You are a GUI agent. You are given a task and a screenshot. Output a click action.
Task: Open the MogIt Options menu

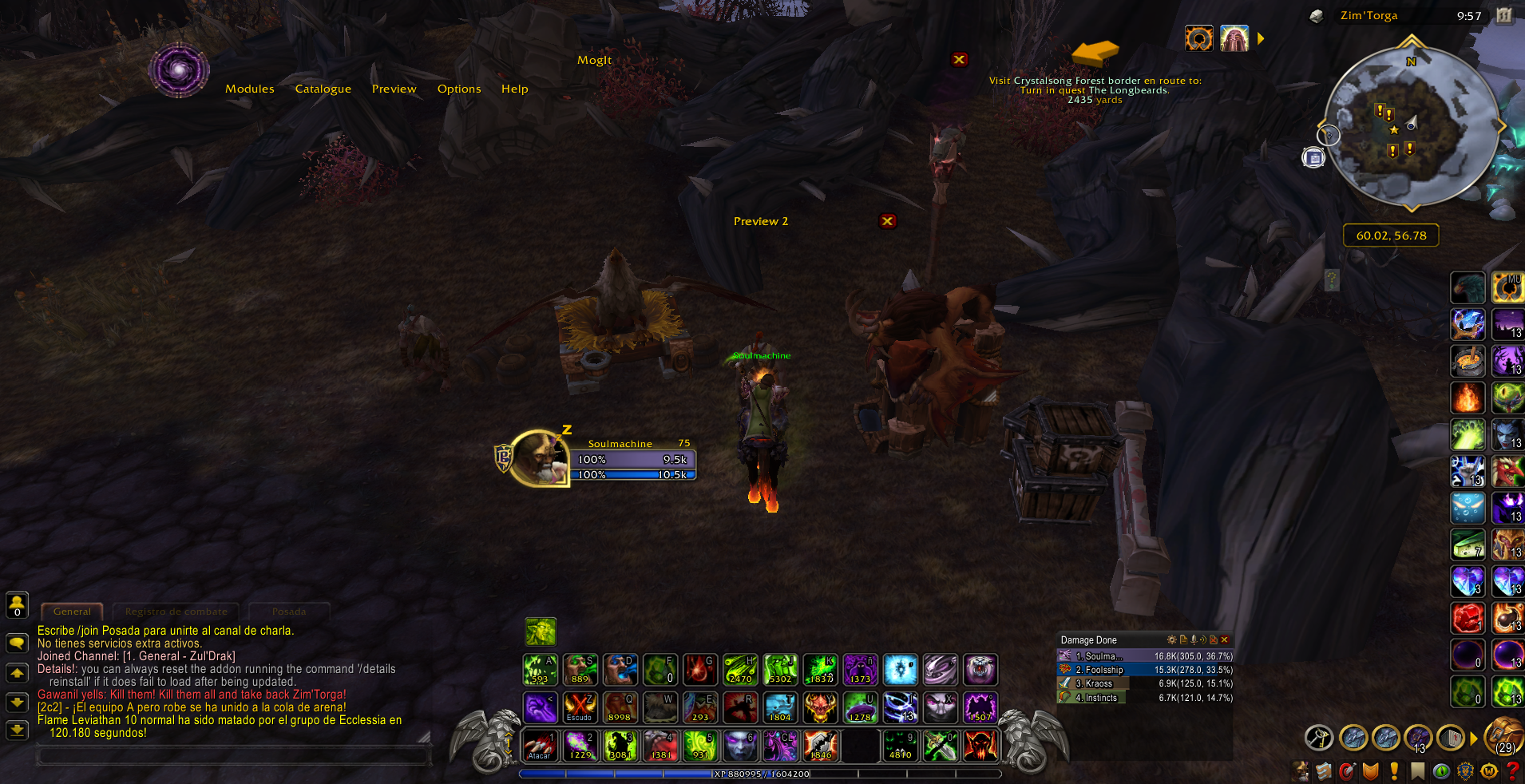(x=458, y=89)
